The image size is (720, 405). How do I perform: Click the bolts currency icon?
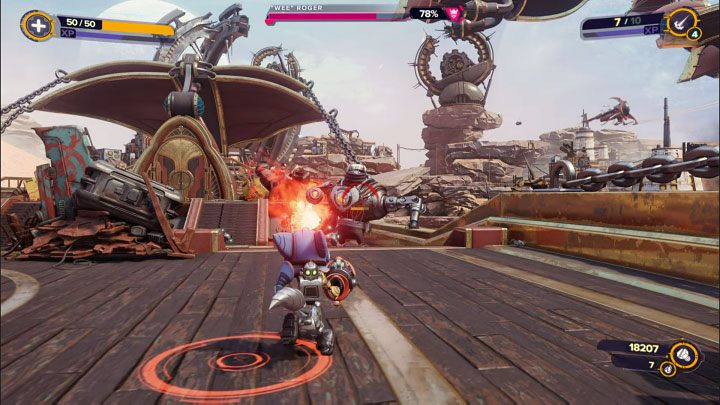[684, 352]
